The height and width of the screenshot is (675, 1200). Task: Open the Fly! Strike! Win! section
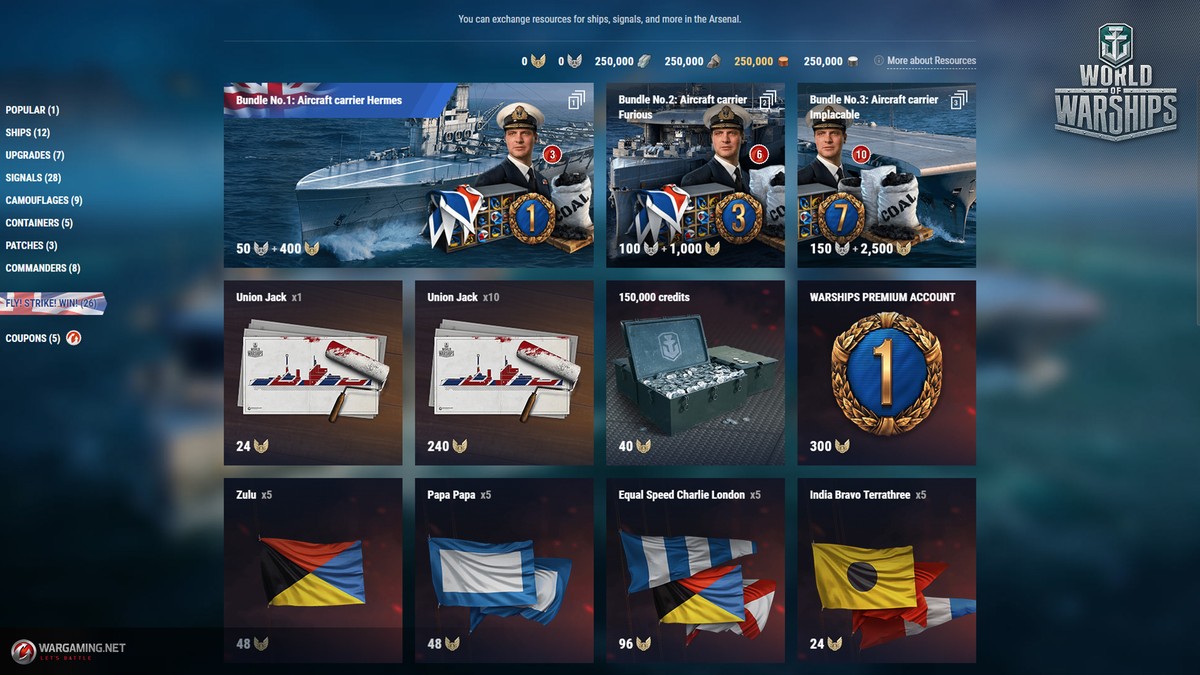(x=51, y=303)
